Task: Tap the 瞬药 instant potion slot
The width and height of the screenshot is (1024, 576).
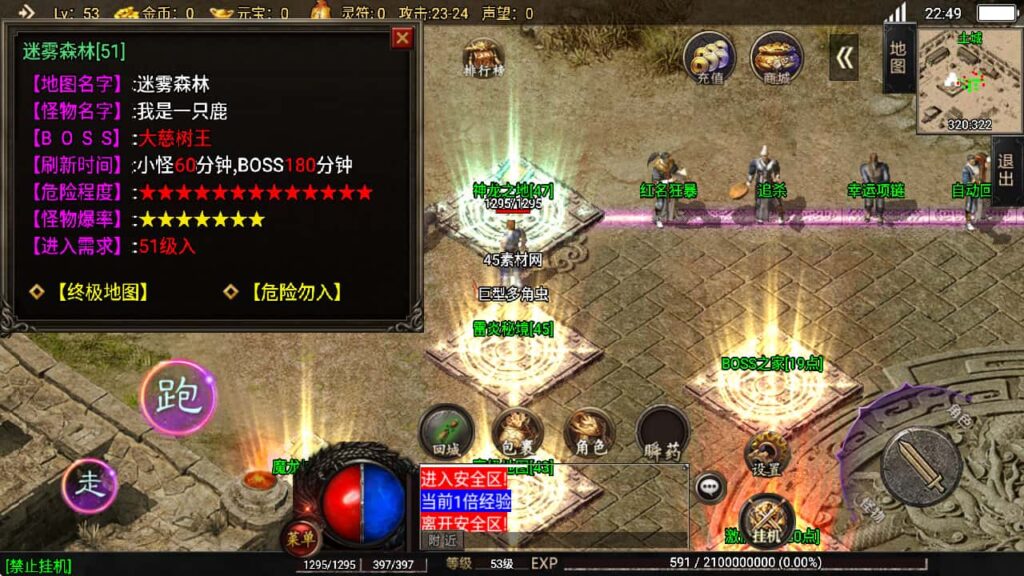Action: tap(662, 431)
